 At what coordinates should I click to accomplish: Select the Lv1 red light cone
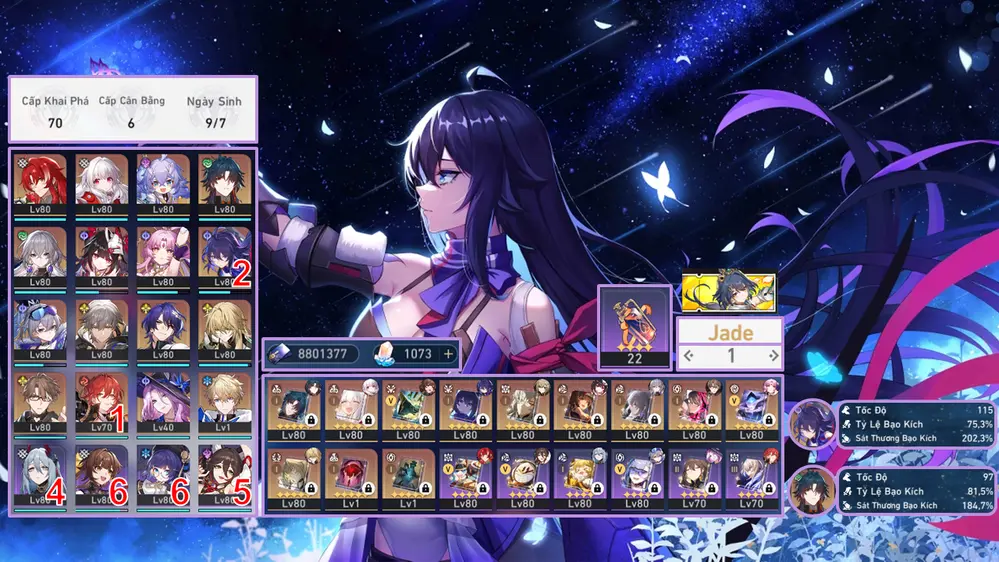click(x=351, y=478)
